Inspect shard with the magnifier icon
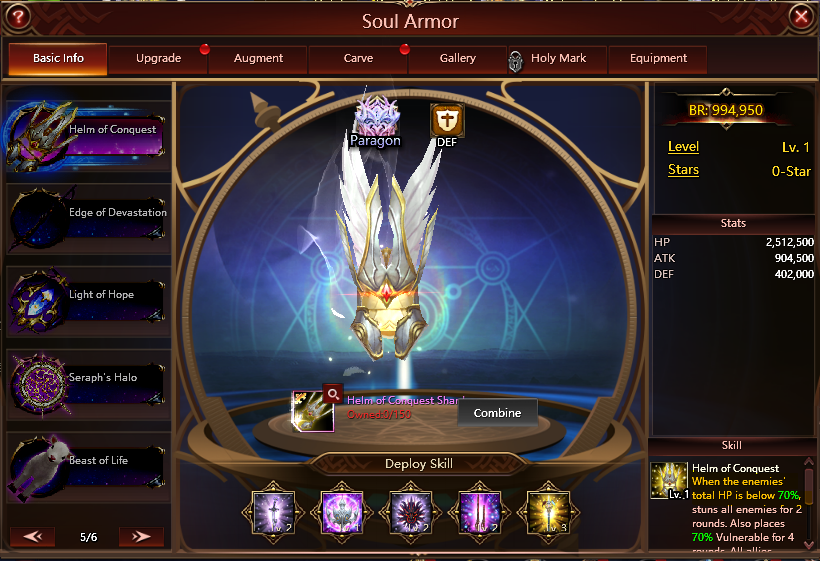The height and width of the screenshot is (561, 820). click(332, 393)
